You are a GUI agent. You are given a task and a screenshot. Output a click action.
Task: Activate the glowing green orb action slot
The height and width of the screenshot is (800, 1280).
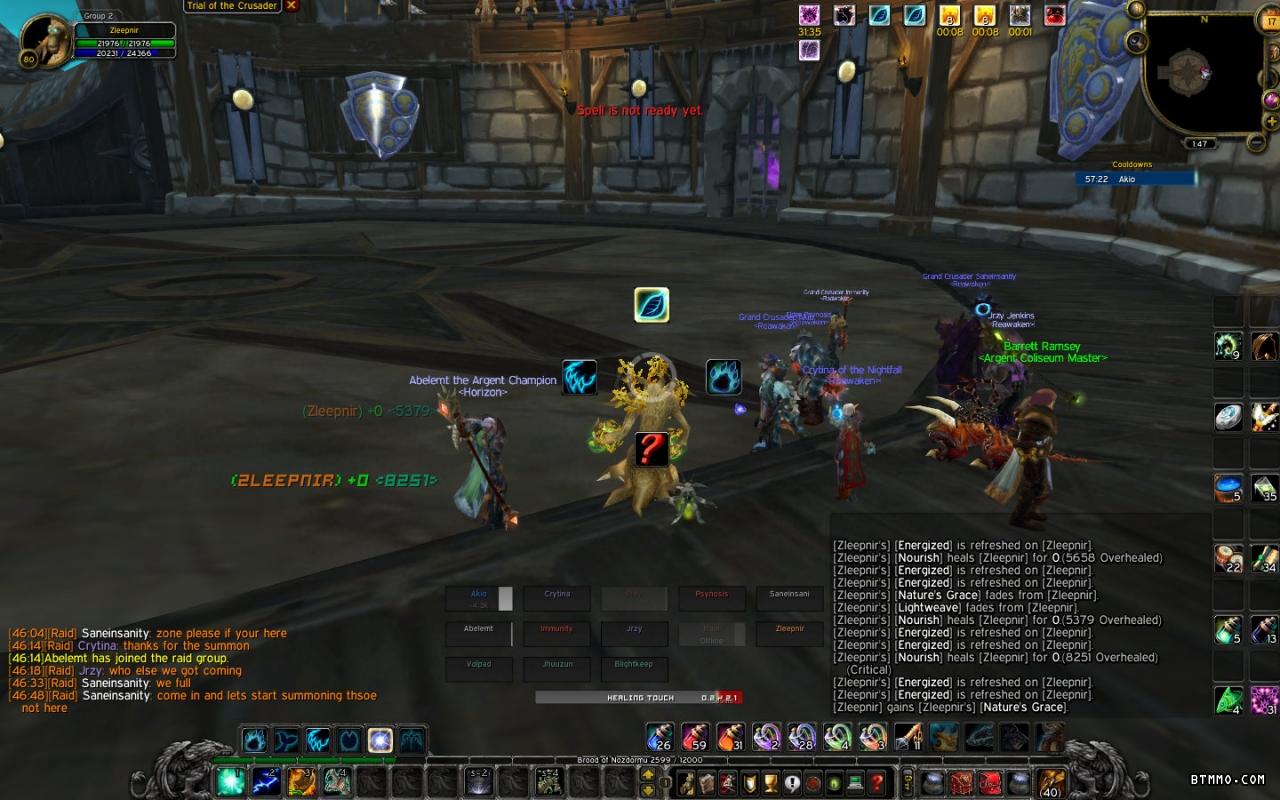point(231,781)
